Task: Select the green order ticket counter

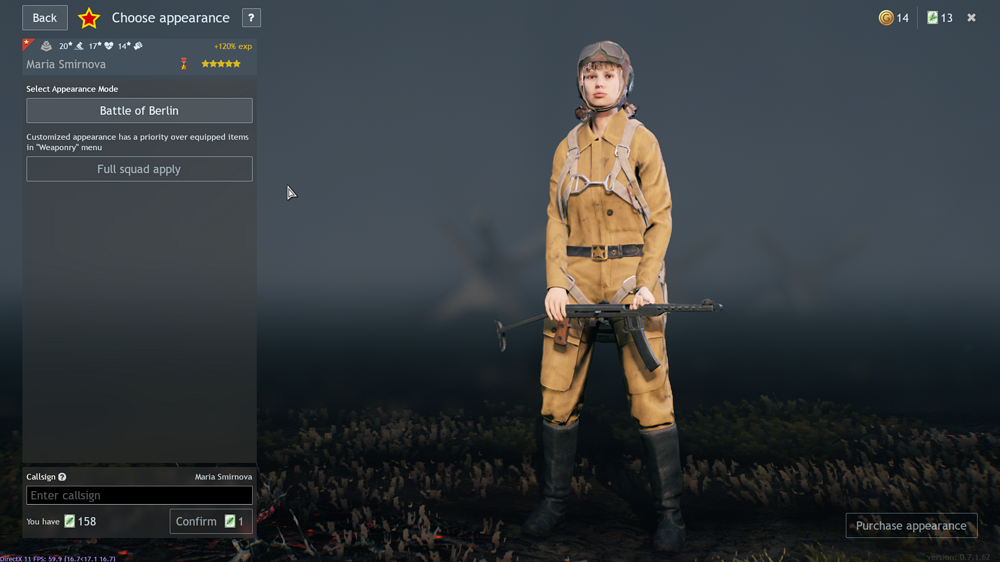Action: (939, 18)
